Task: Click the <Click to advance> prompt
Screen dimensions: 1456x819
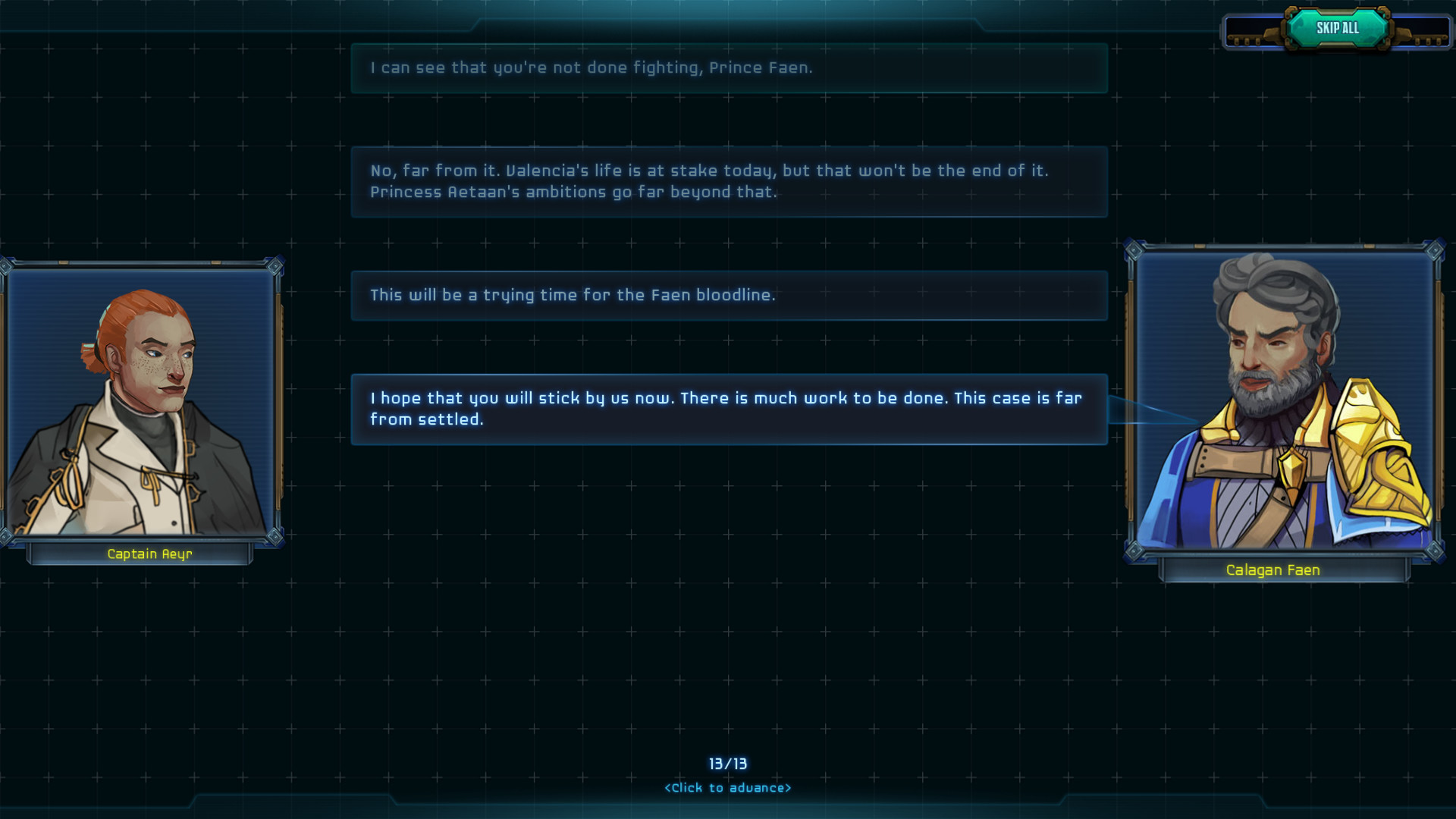Action: [x=729, y=787]
